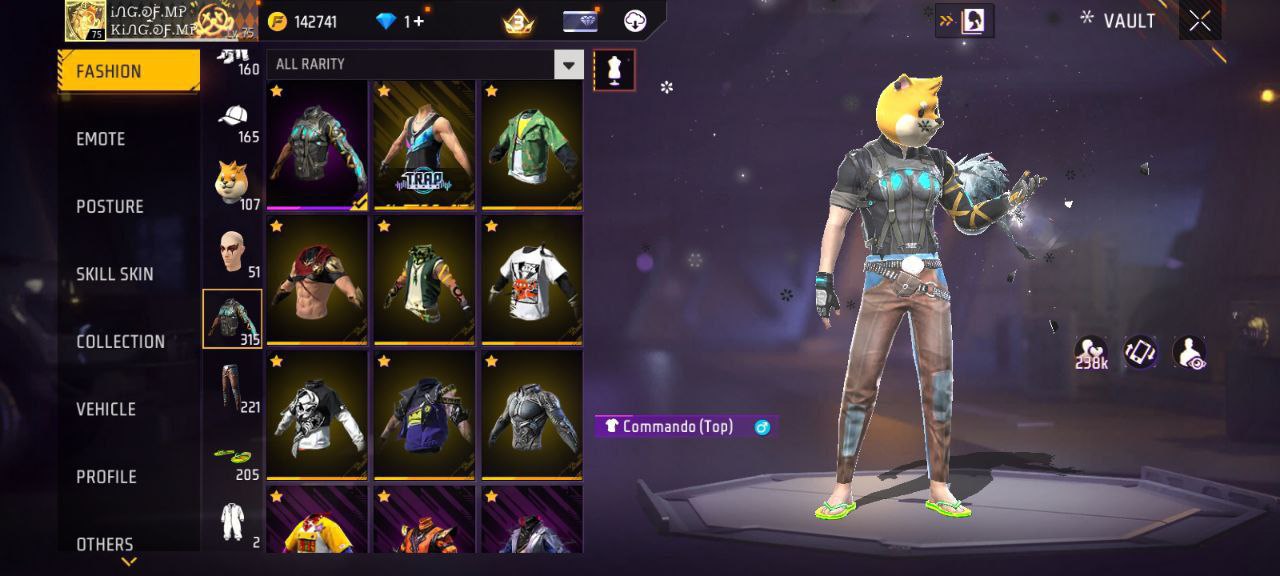The width and height of the screenshot is (1280, 576).
Task: Select the pants category with 221 items
Action: tap(233, 387)
